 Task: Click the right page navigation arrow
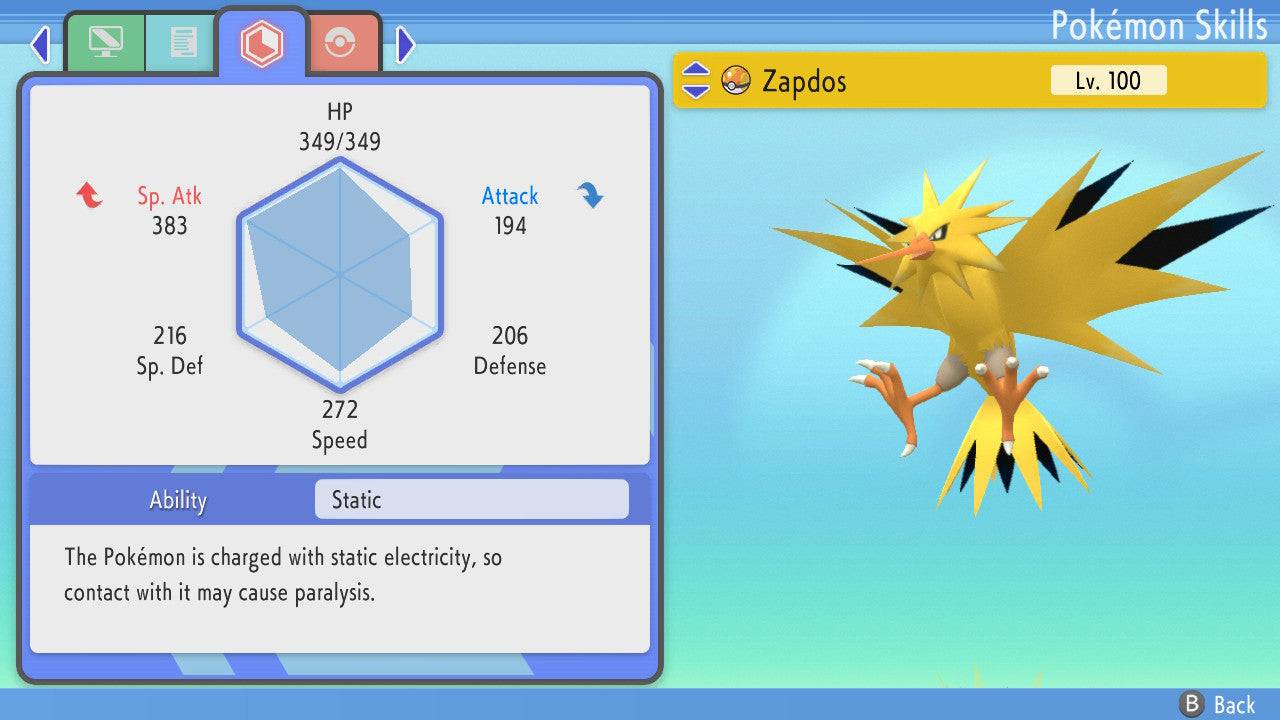405,44
